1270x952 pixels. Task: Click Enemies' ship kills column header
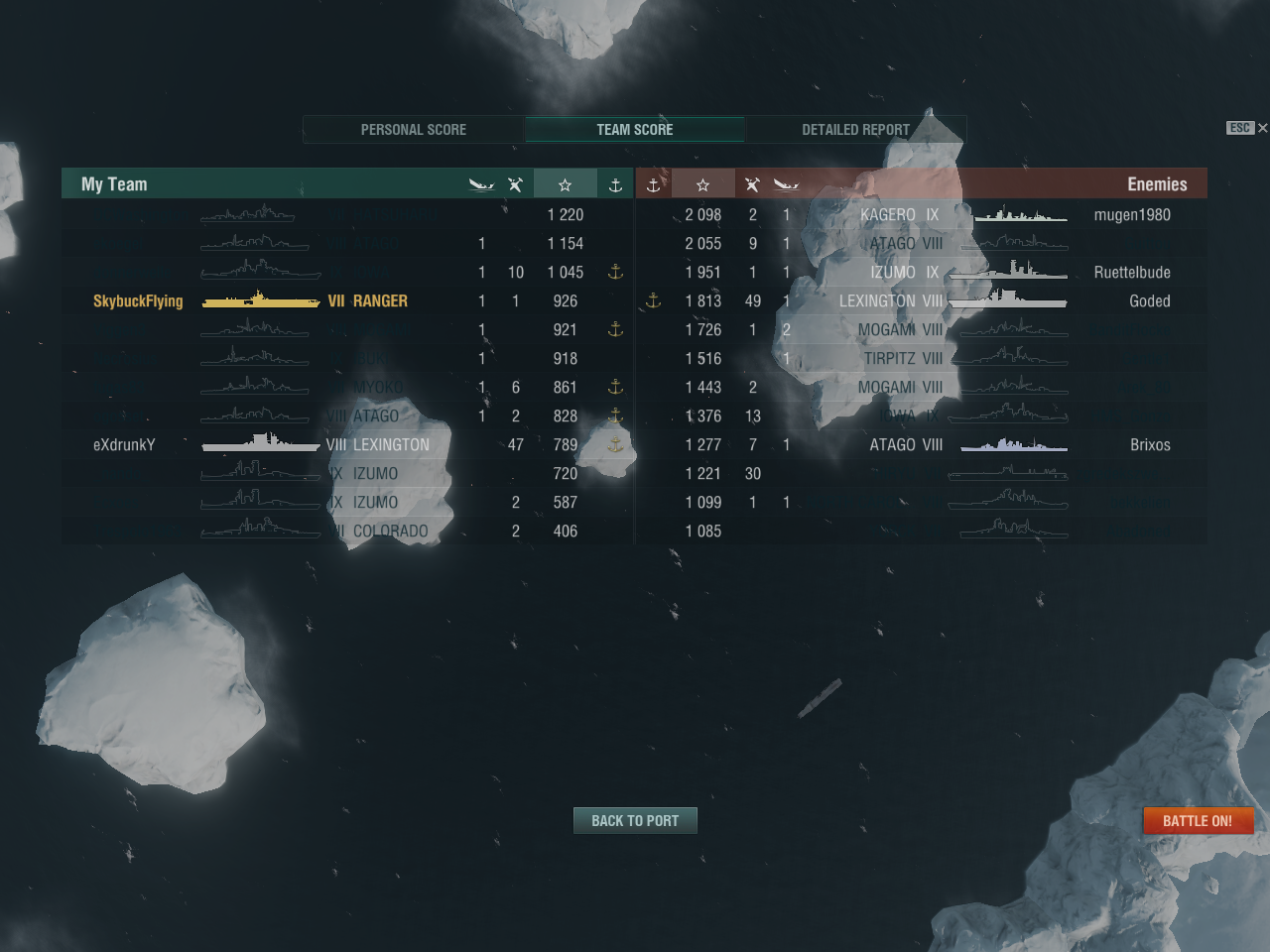[786, 185]
